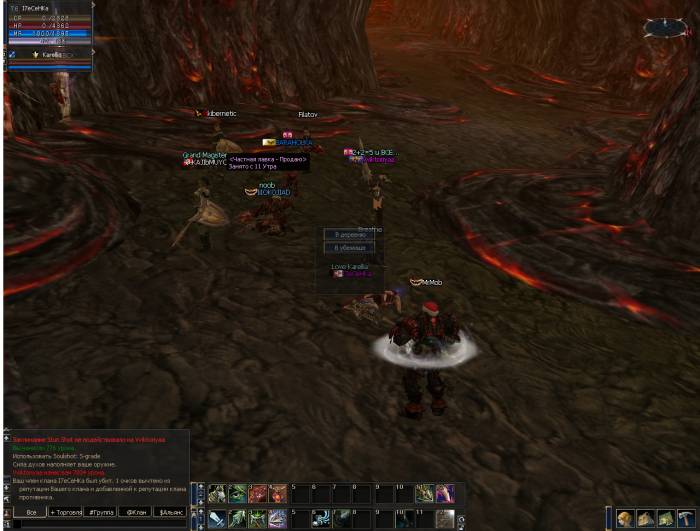Click the pickaxe icon in the bottom-right menu

pos(685,518)
